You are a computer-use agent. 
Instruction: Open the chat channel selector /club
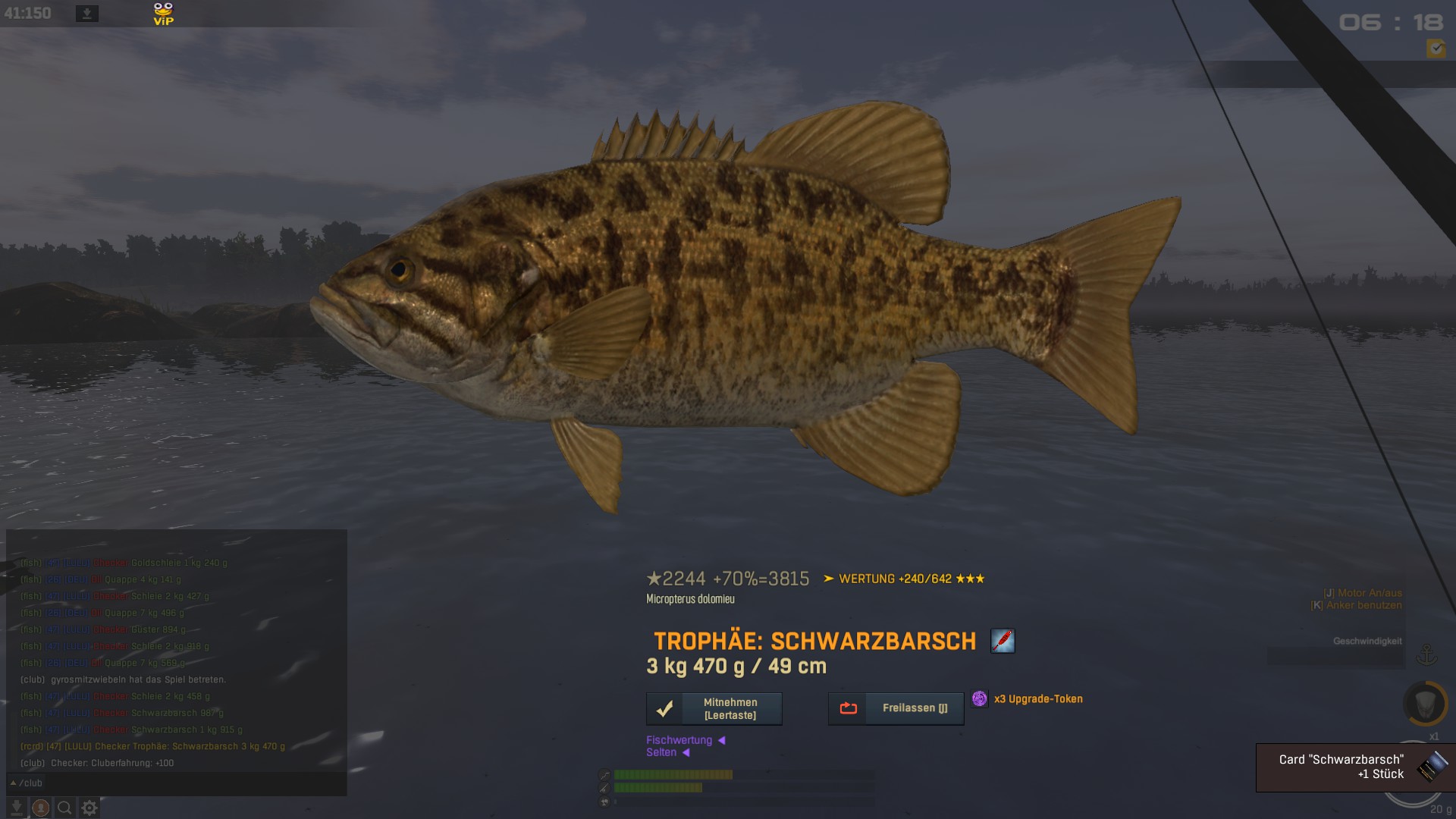tap(27, 783)
